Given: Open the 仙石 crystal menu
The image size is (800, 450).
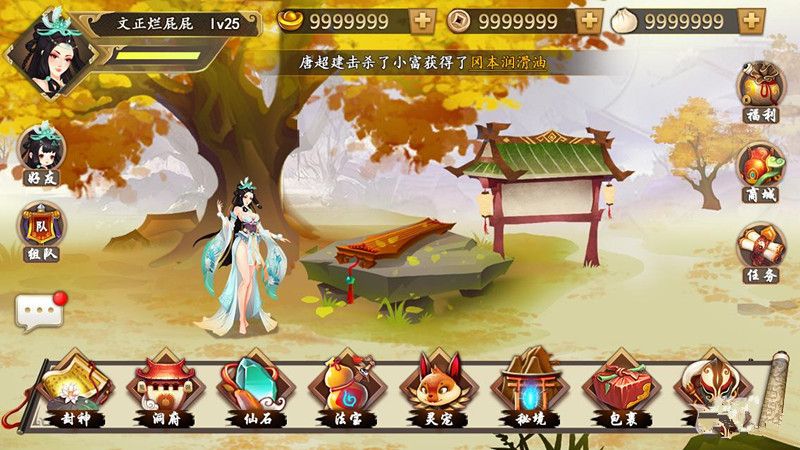Looking at the screenshot, I should coord(251,384).
